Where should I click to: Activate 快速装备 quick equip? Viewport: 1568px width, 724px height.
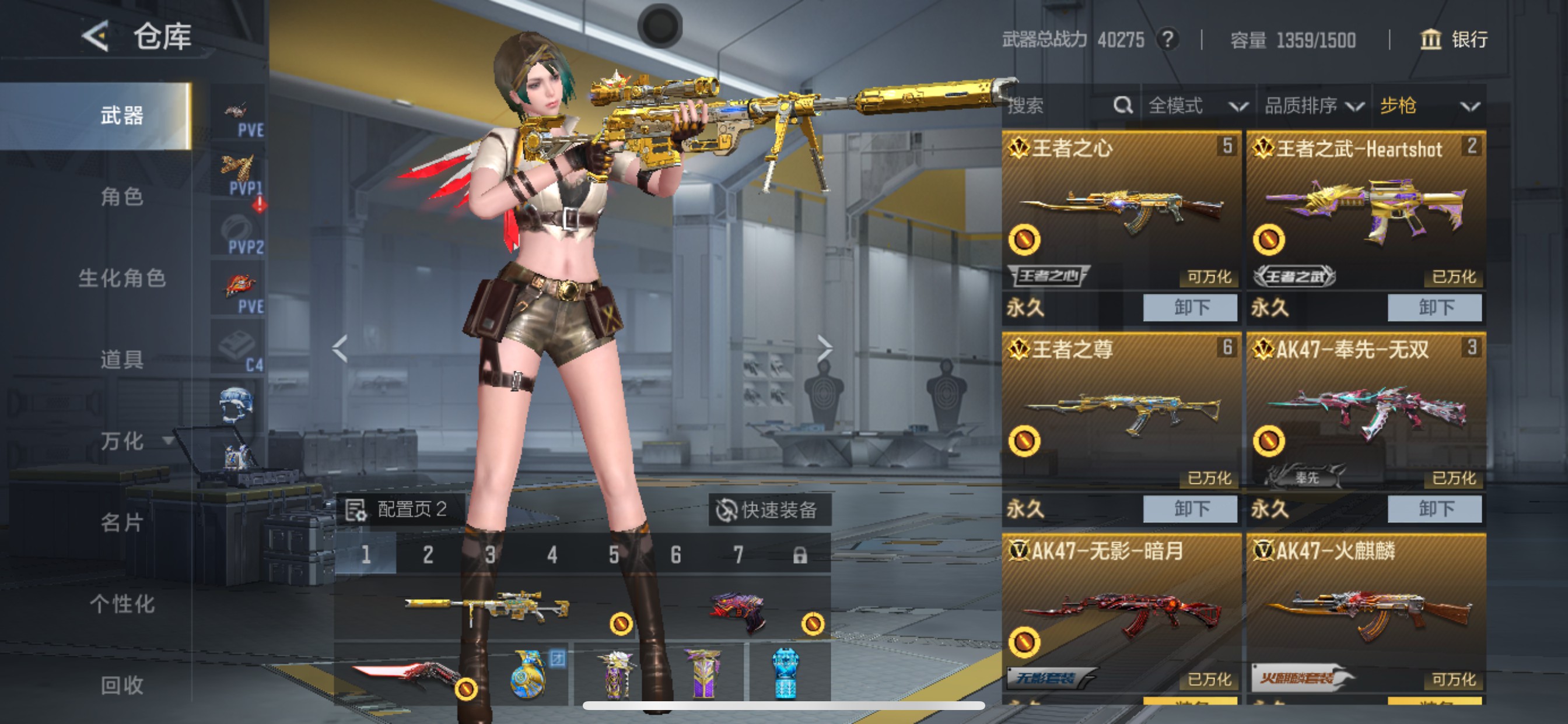point(769,509)
